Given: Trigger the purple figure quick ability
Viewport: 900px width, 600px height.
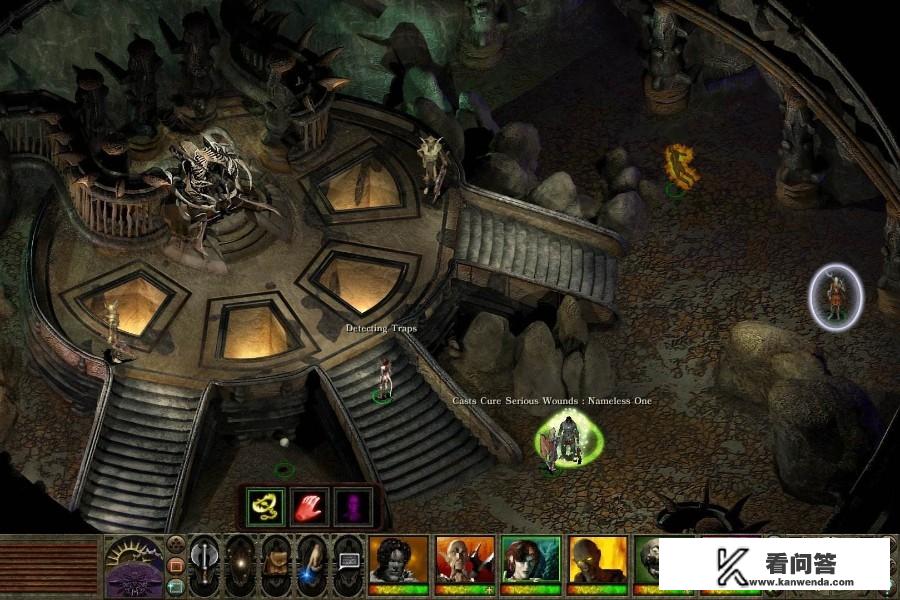Looking at the screenshot, I should [352, 506].
